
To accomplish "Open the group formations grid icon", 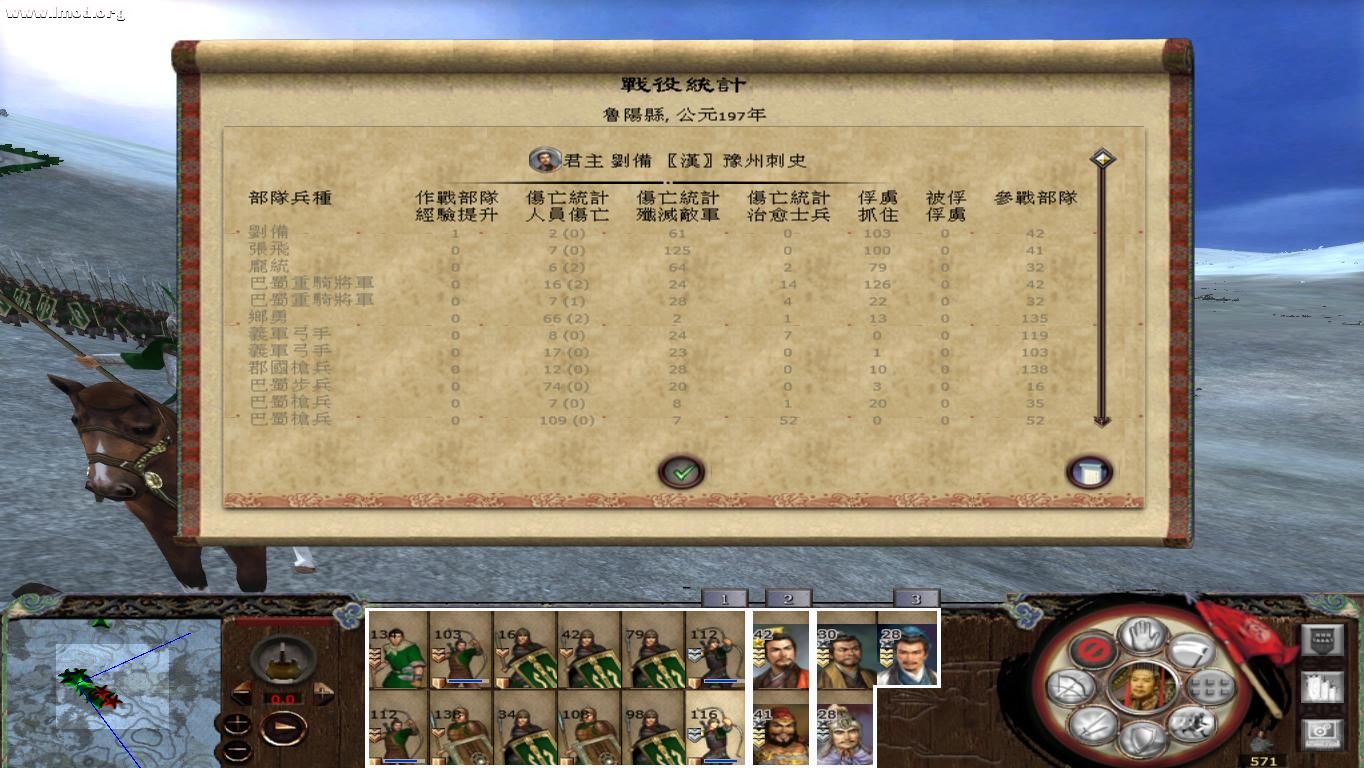I will click(1208, 687).
